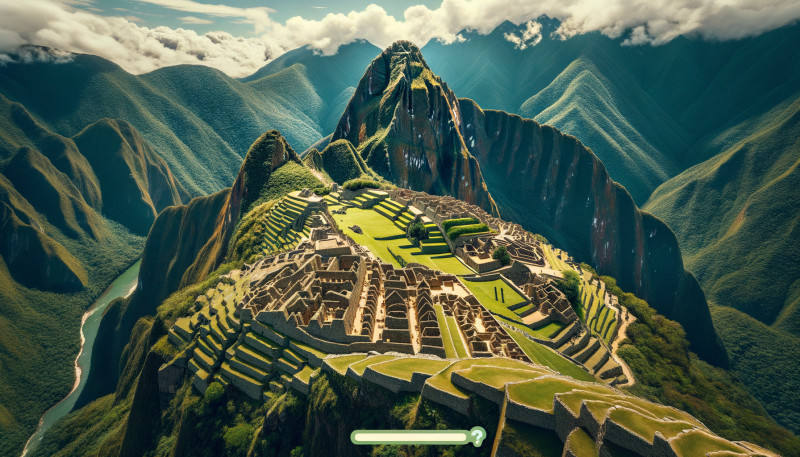Select the empty answer bar
800x457 pixels.
pos(408,437)
